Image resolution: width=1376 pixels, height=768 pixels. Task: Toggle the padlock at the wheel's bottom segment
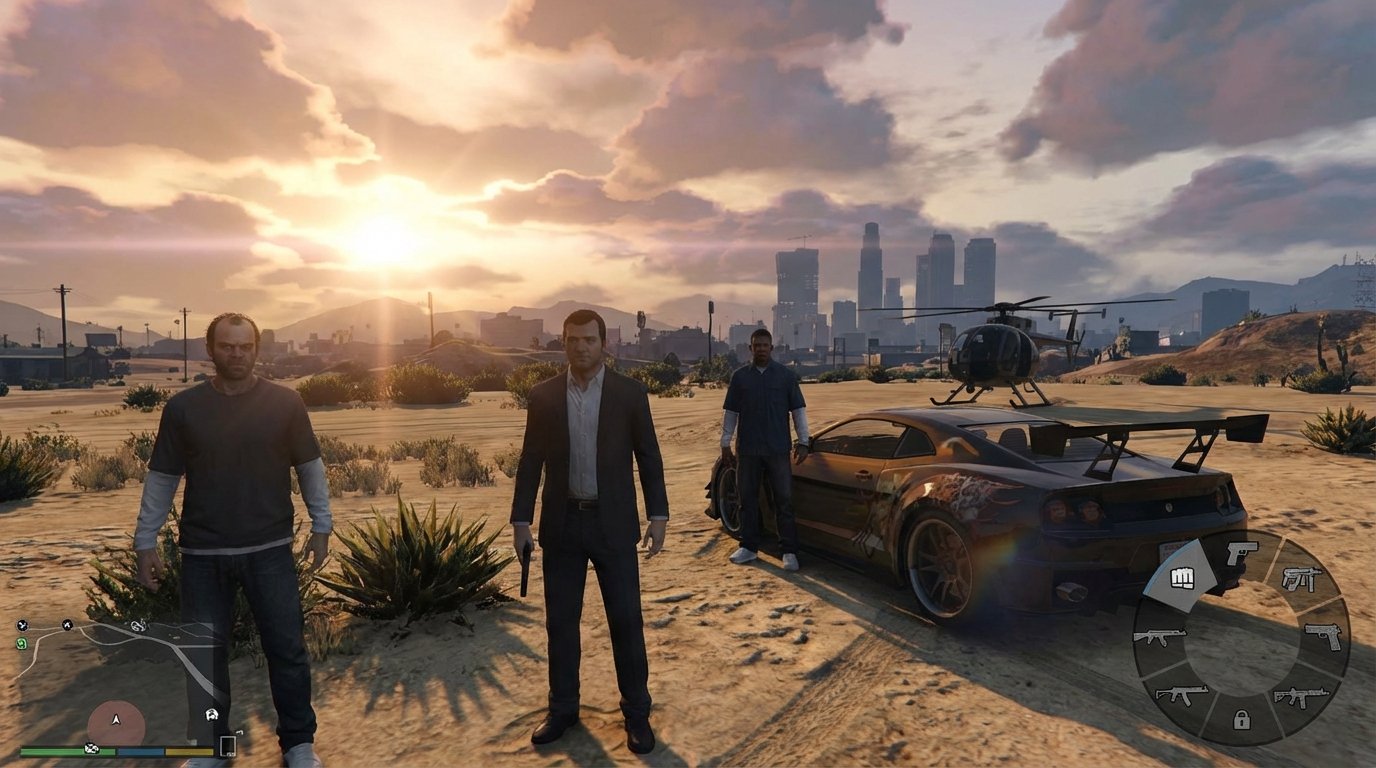click(x=1241, y=720)
